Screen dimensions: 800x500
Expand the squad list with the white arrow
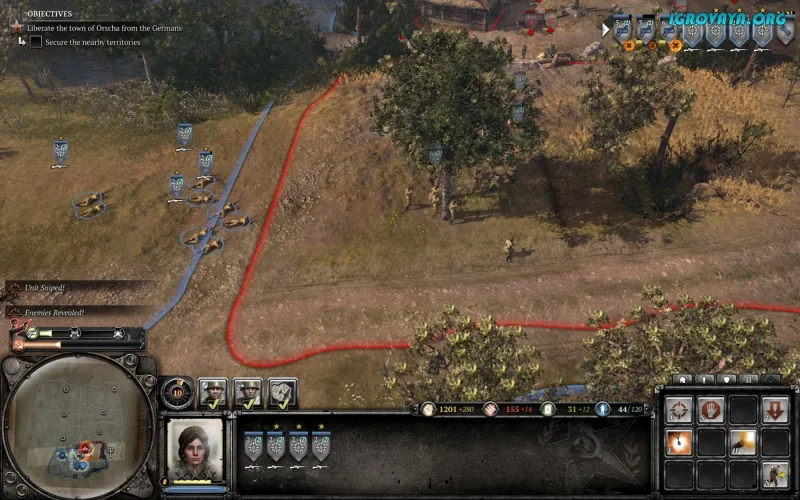(605, 29)
